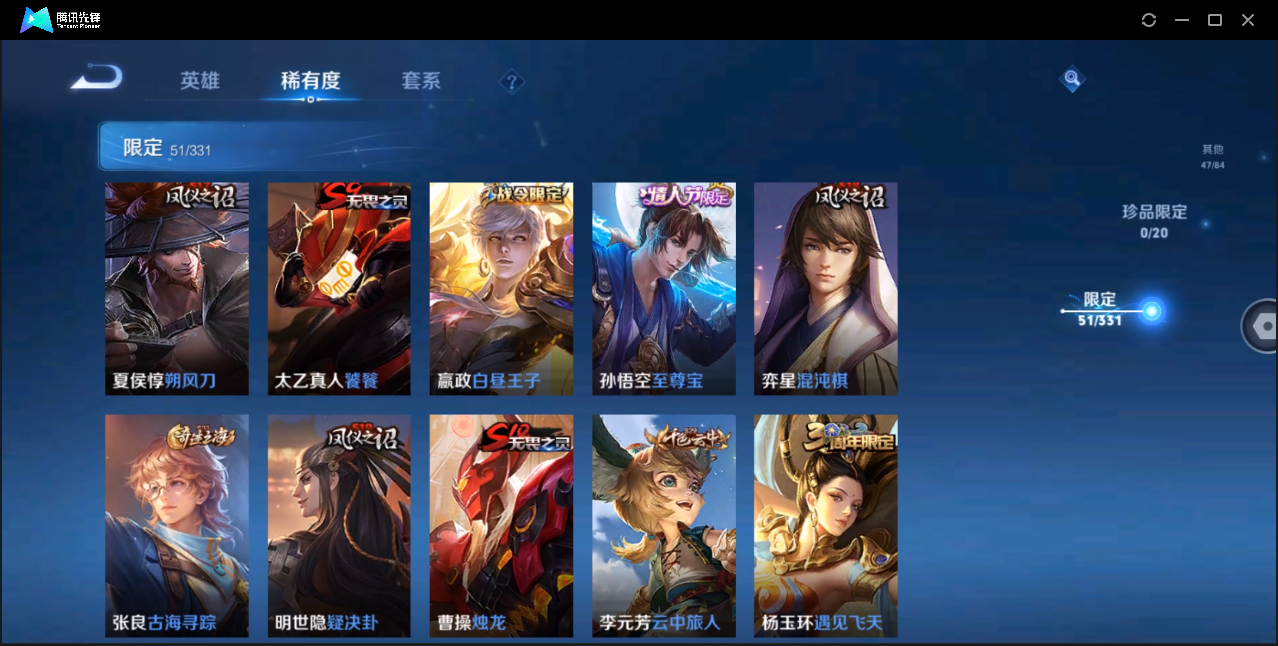Choose the 杨玉环 遇见飞天 skin card
Screen dimensions: 1278x646
825,526
